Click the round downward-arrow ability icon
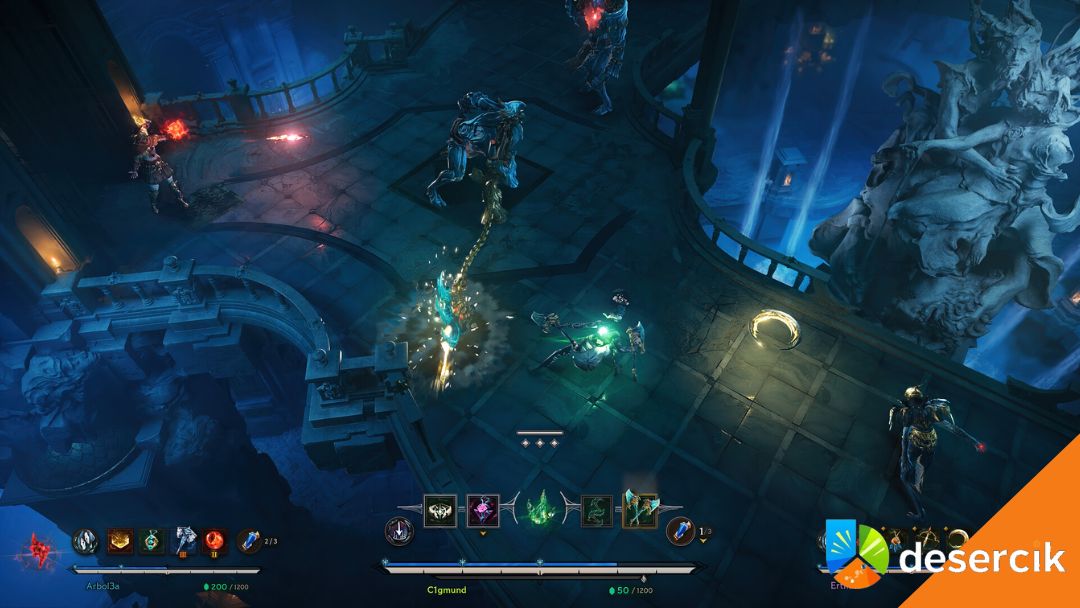The image size is (1080, 608). coord(399,531)
